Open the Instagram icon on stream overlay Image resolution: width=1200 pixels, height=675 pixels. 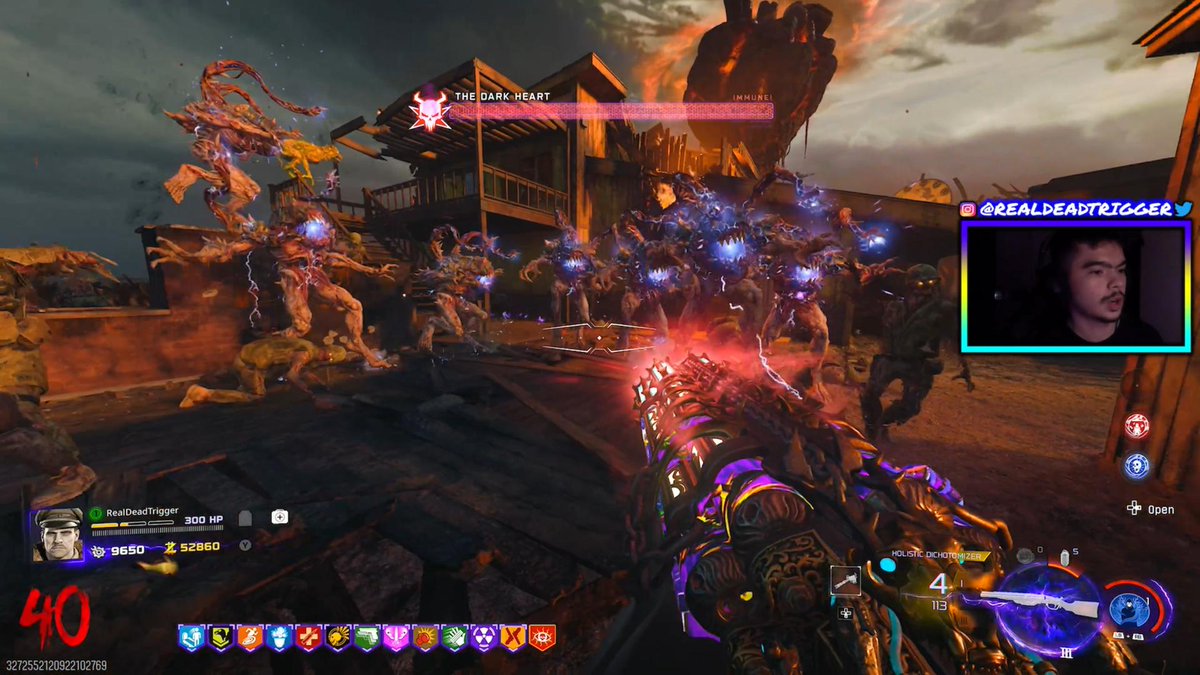(x=968, y=209)
